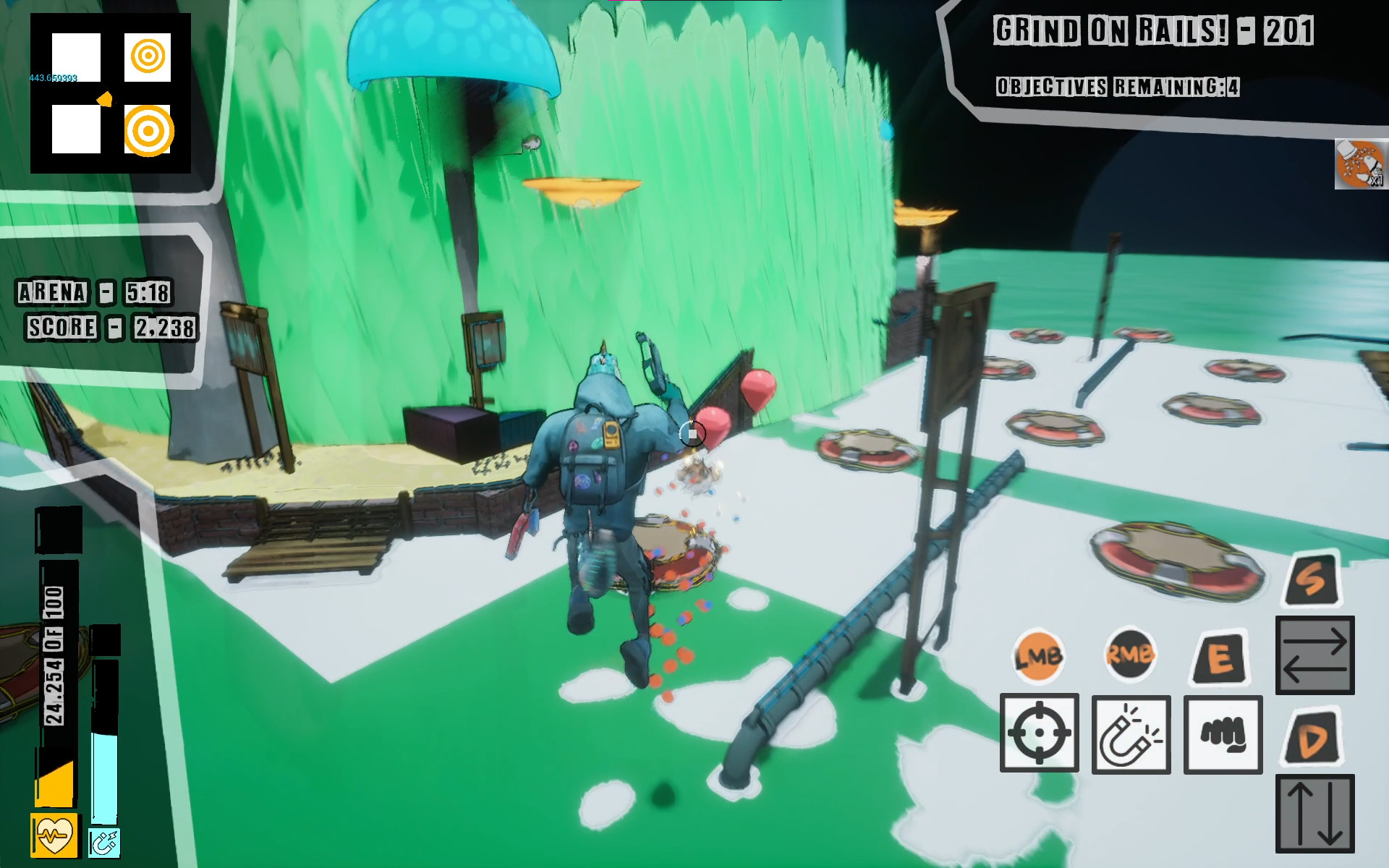Viewport: 1389px width, 868px height.
Task: Click the RMB mouse button icon
Action: click(x=1130, y=655)
